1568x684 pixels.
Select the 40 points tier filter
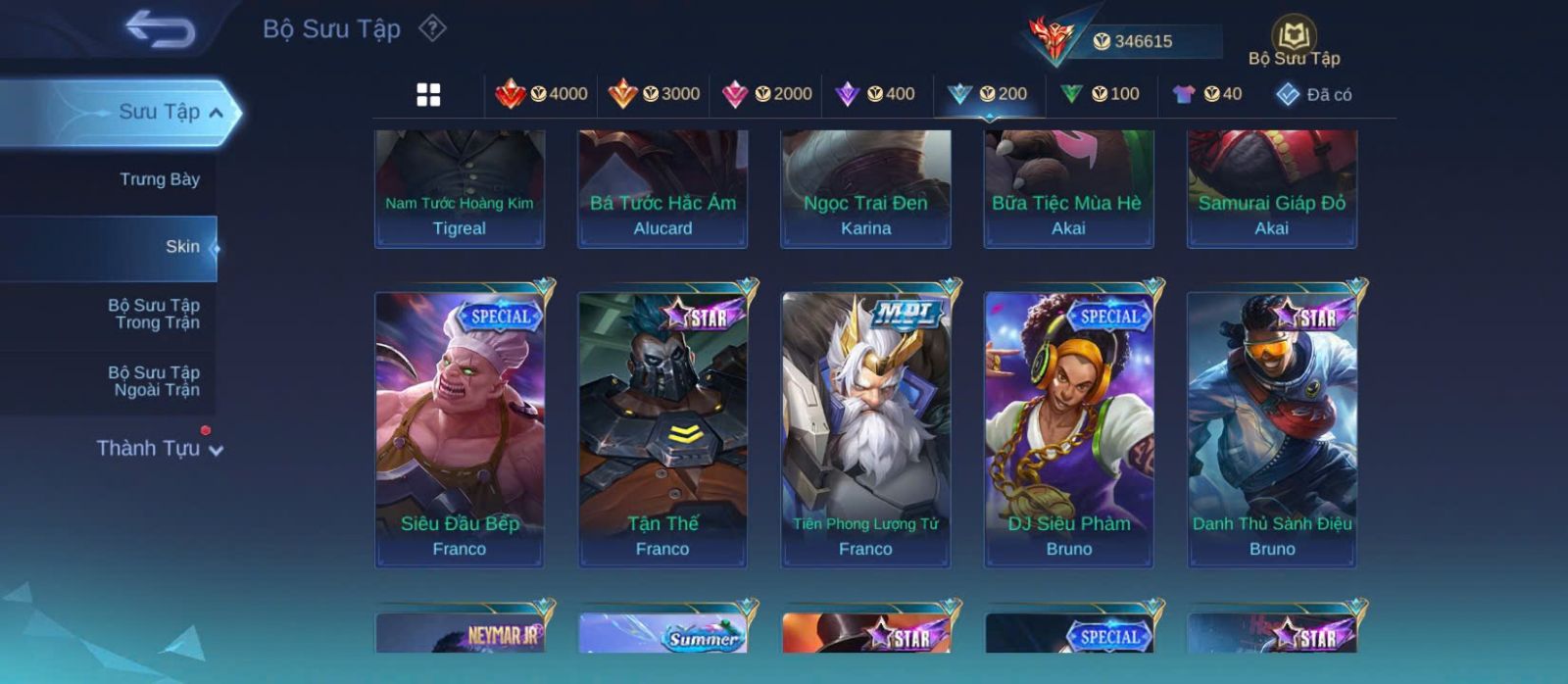[x=1207, y=94]
